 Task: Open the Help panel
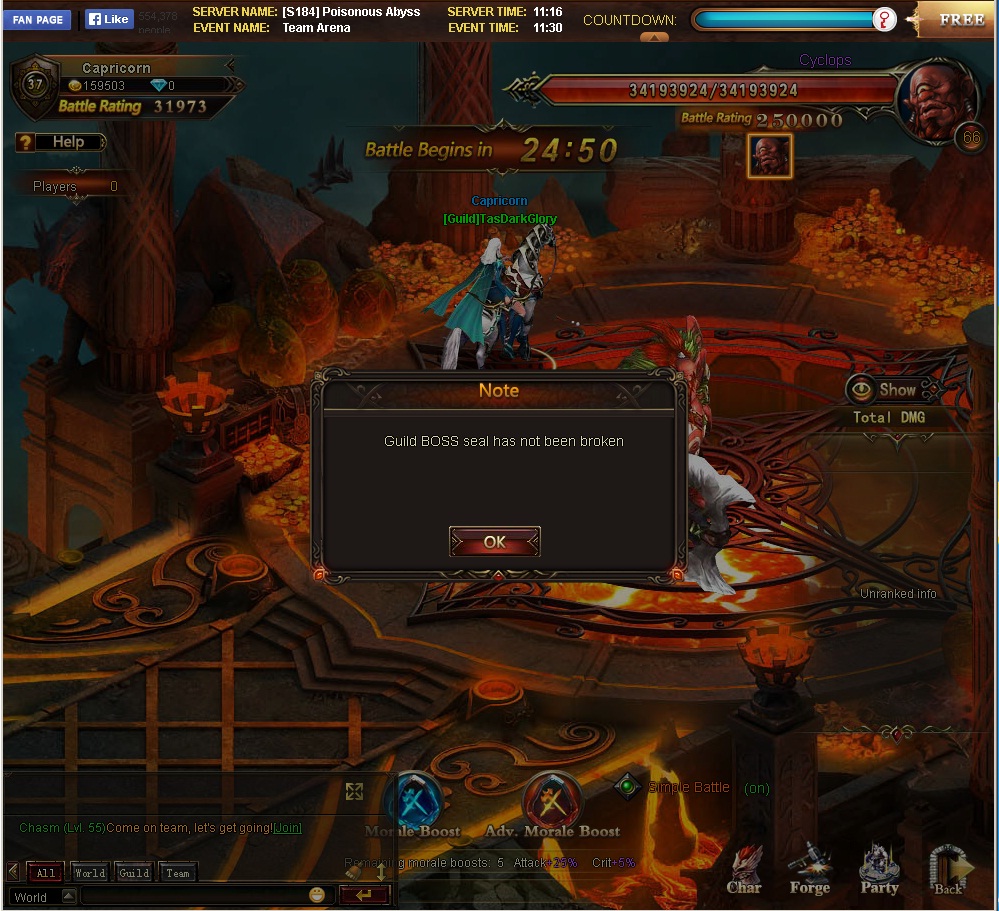coord(60,142)
